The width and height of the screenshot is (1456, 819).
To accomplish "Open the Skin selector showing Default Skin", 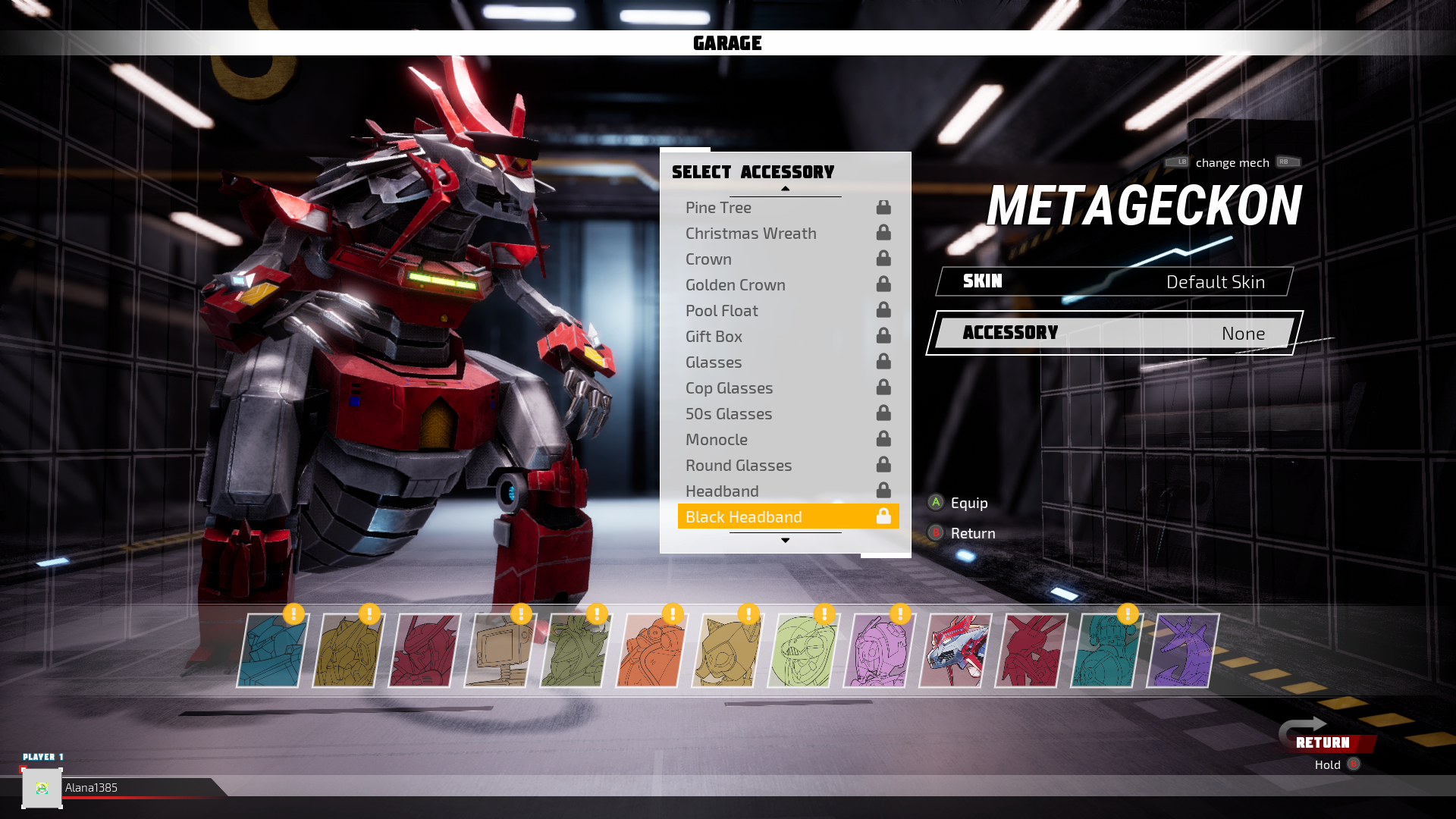I will tap(1112, 281).
